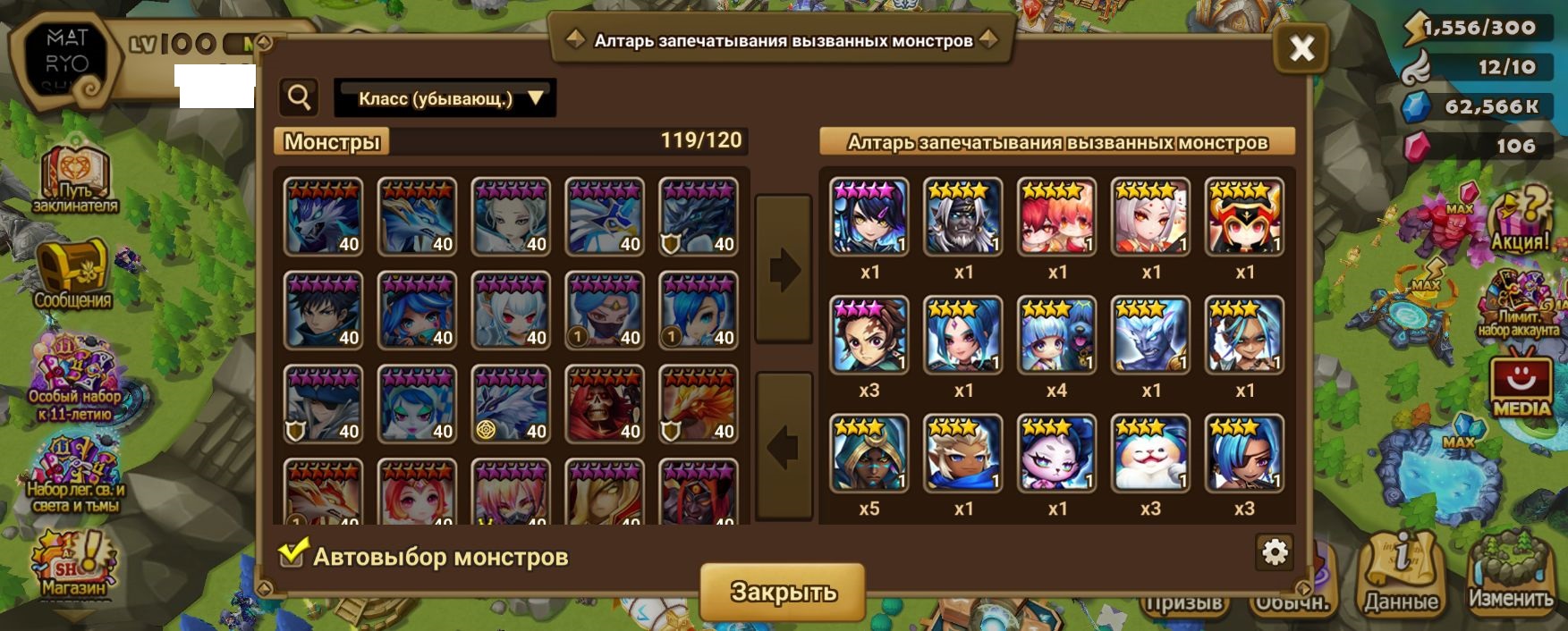Open the Класс (убывающ.) sort dropdown
1568x631 pixels.
445,98
